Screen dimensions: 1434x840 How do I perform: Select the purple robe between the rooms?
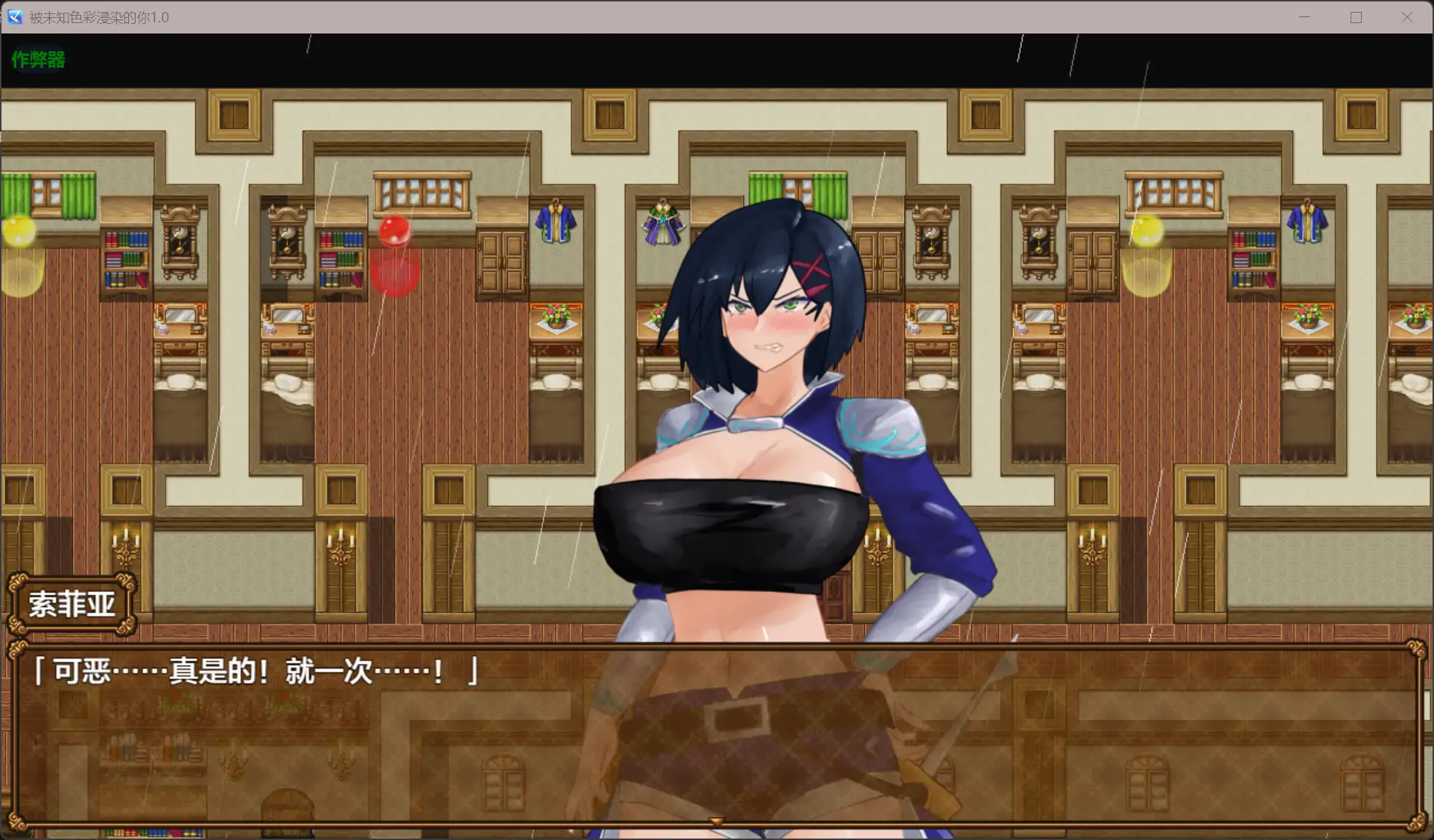pos(664,222)
